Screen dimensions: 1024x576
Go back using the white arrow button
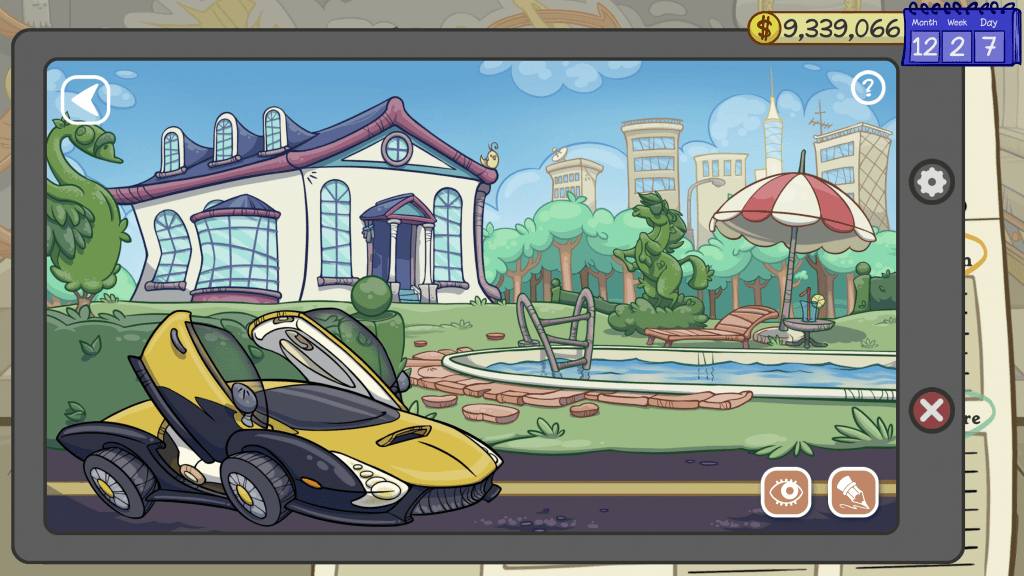point(86,100)
